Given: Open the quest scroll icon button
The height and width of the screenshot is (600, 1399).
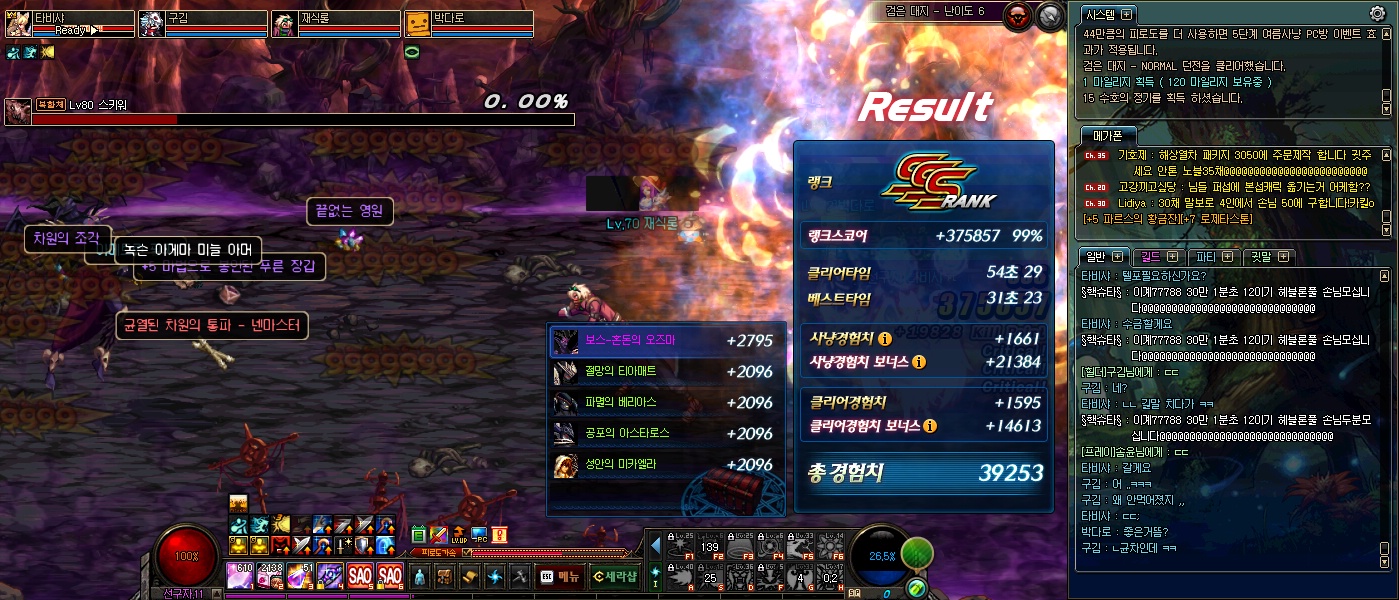Looking at the screenshot, I should [470, 577].
